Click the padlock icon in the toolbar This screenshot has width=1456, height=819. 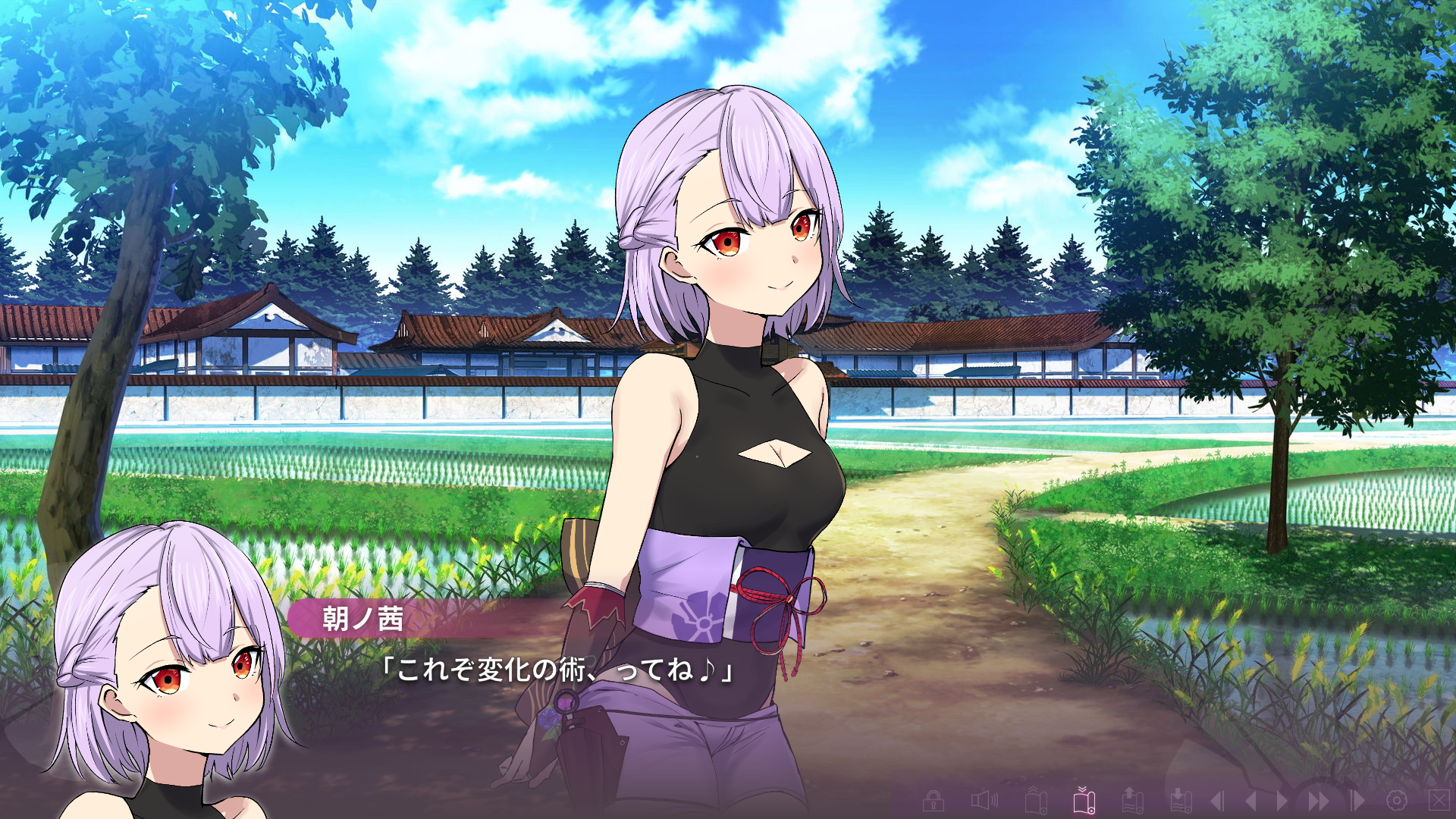tap(933, 801)
